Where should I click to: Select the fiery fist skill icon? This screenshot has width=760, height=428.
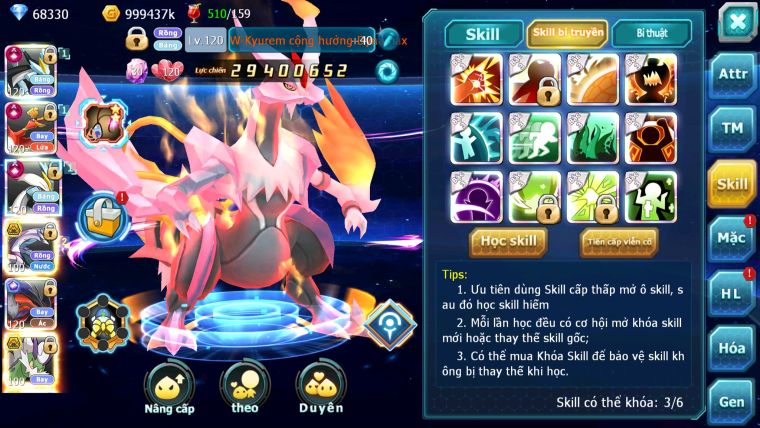[477, 79]
